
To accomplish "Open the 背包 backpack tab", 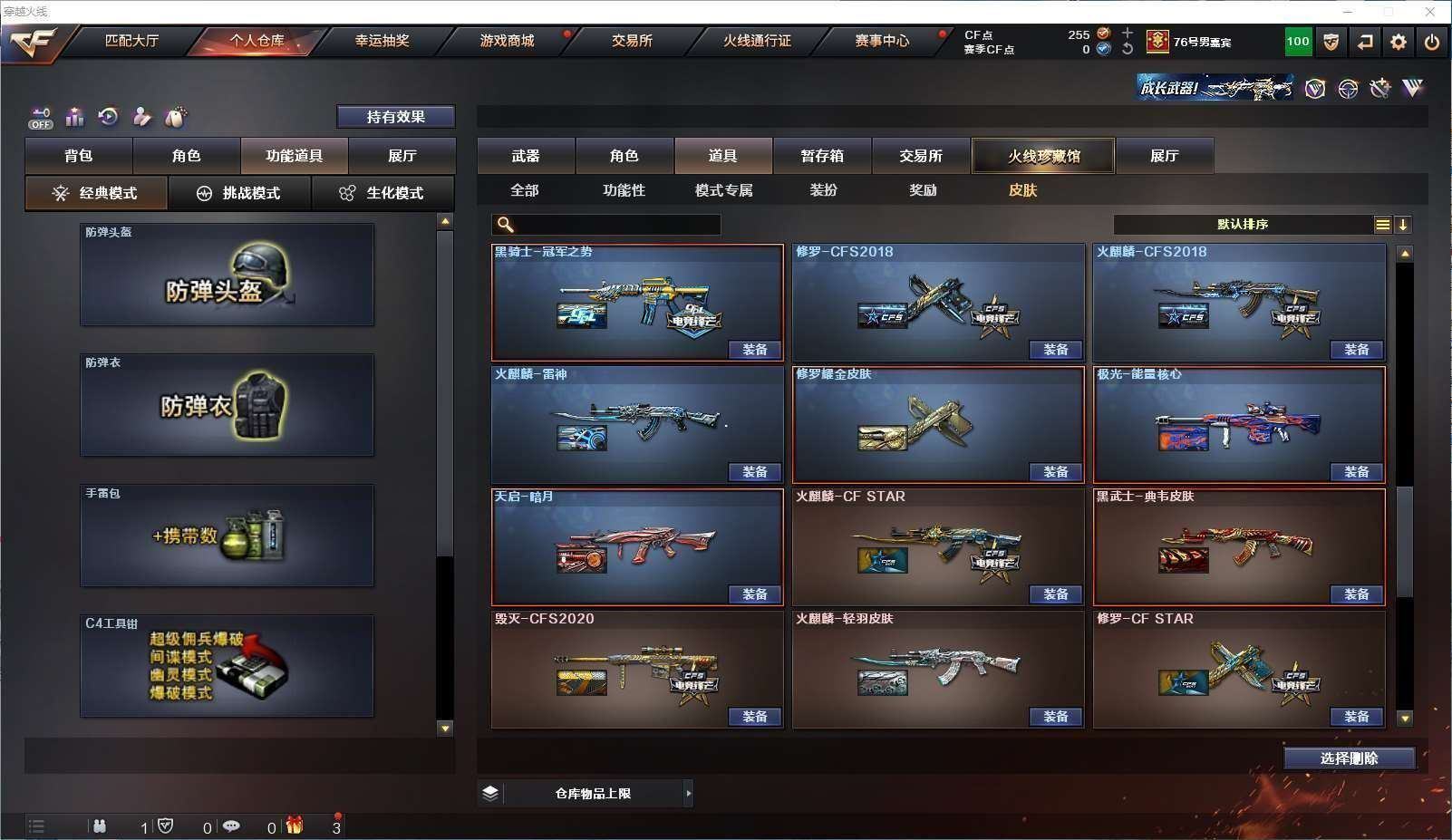I will coord(79,156).
